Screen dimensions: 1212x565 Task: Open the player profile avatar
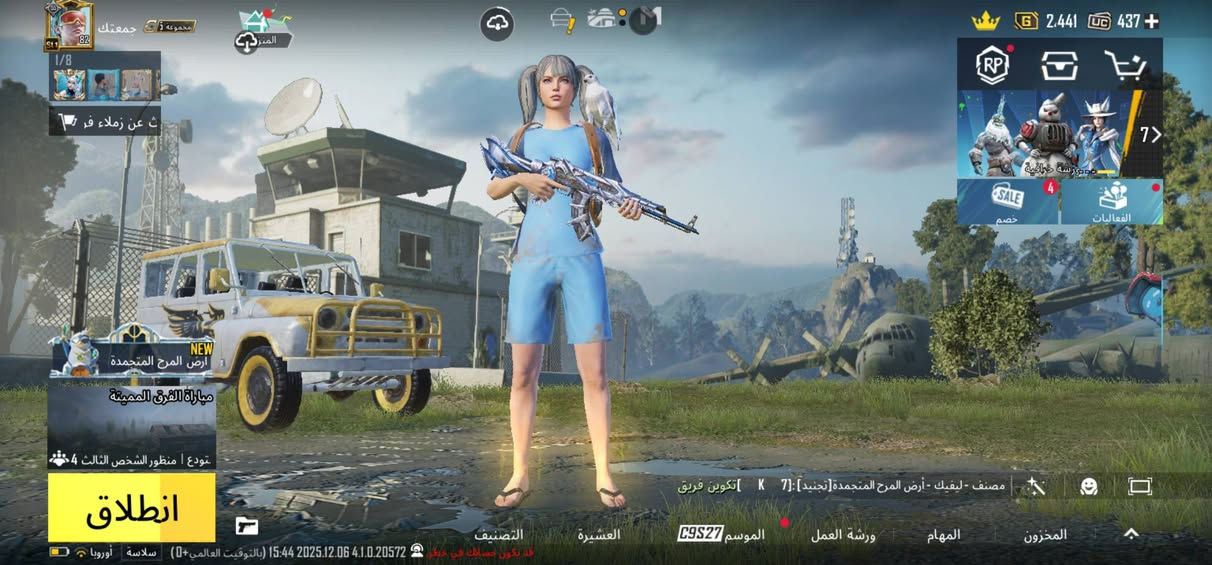(69, 25)
